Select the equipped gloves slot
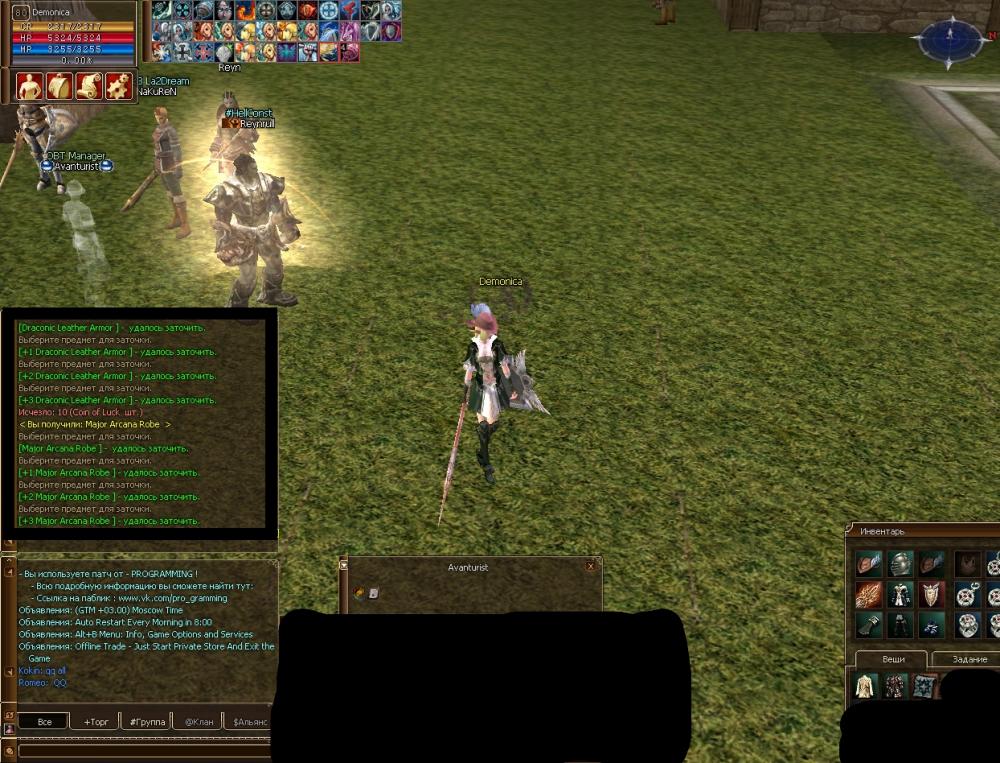 click(x=869, y=626)
